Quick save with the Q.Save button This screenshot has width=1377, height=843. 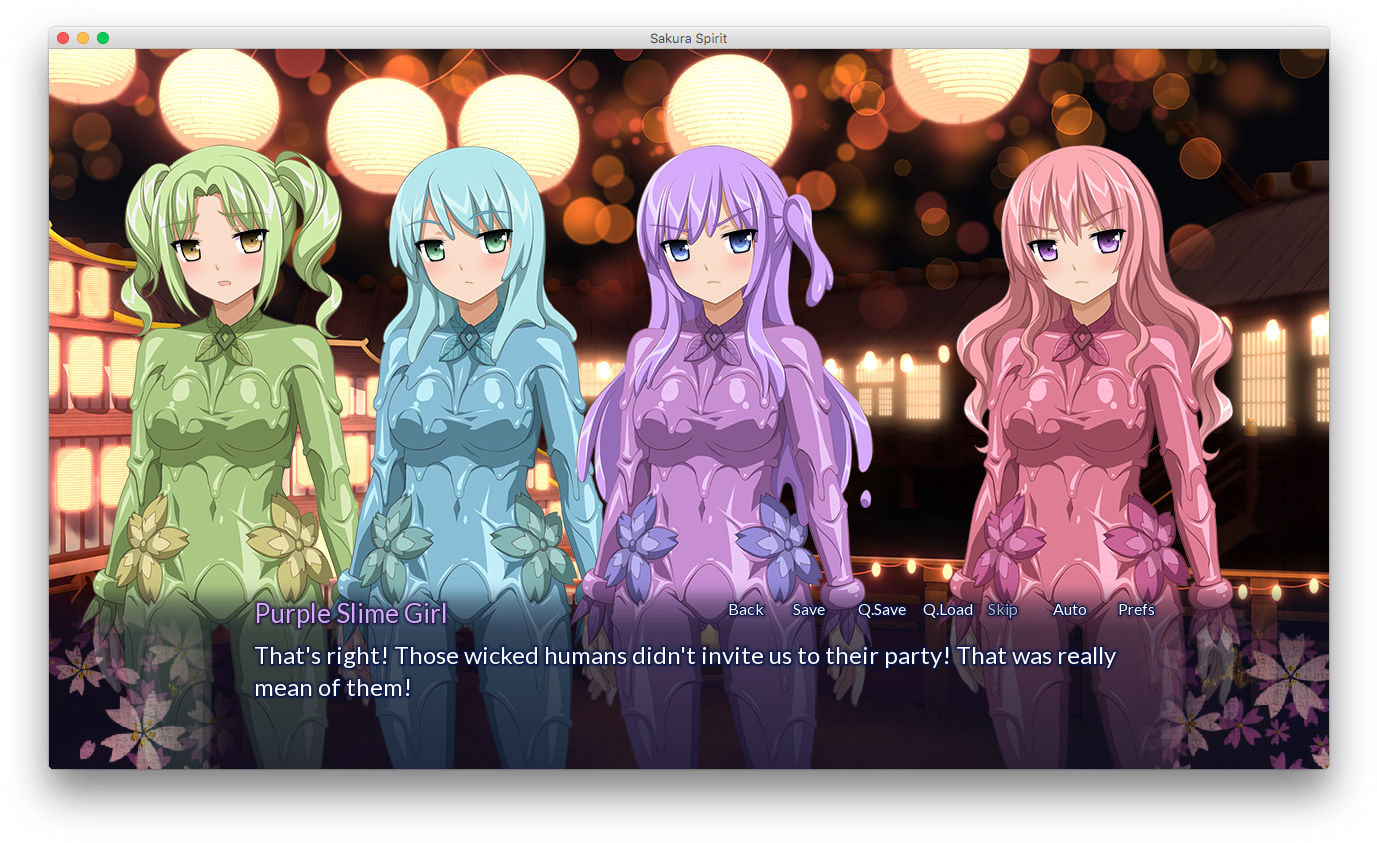point(881,610)
